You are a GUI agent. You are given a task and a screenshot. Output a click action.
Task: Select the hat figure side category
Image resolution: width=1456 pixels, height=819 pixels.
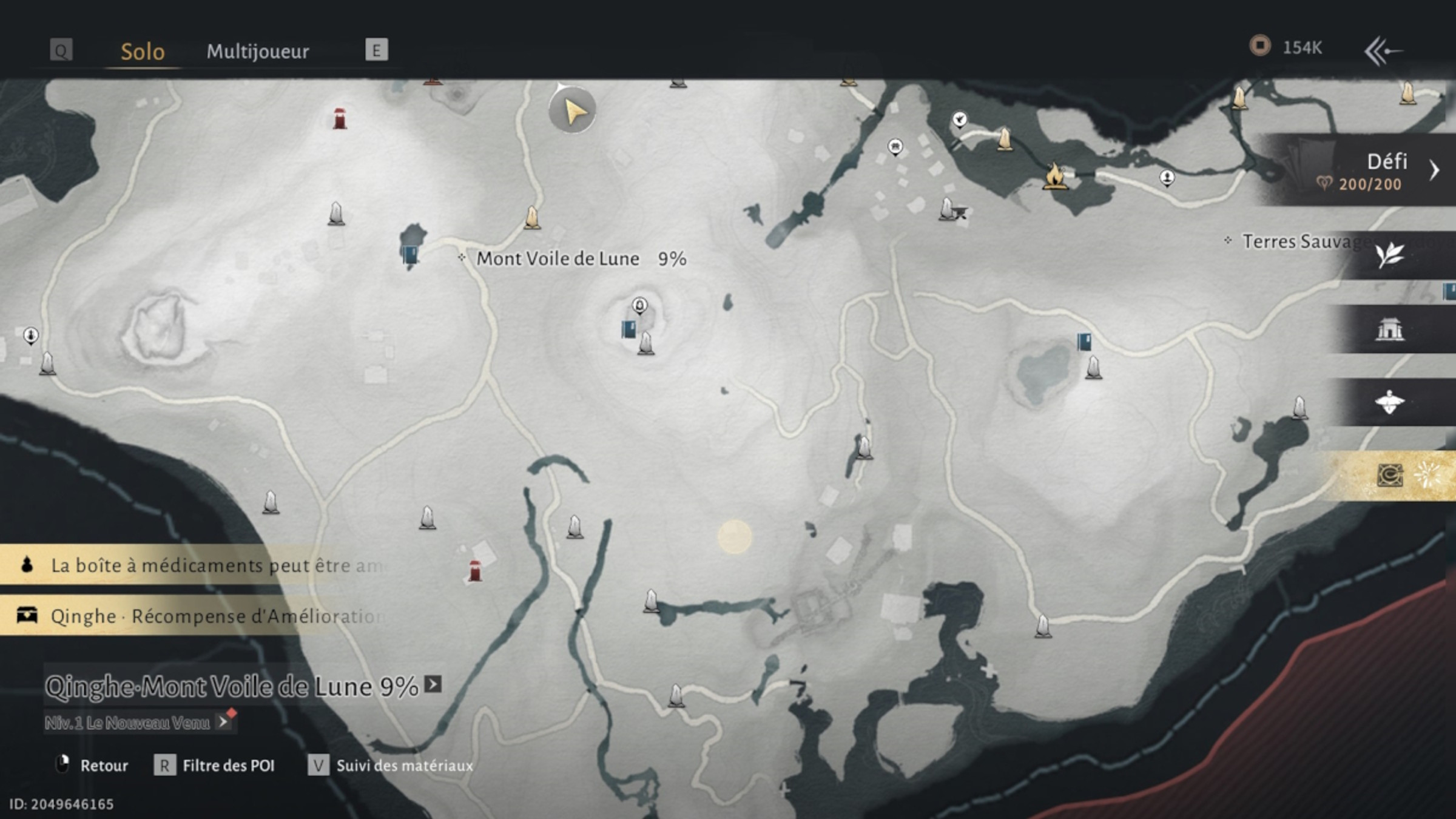click(x=1389, y=402)
